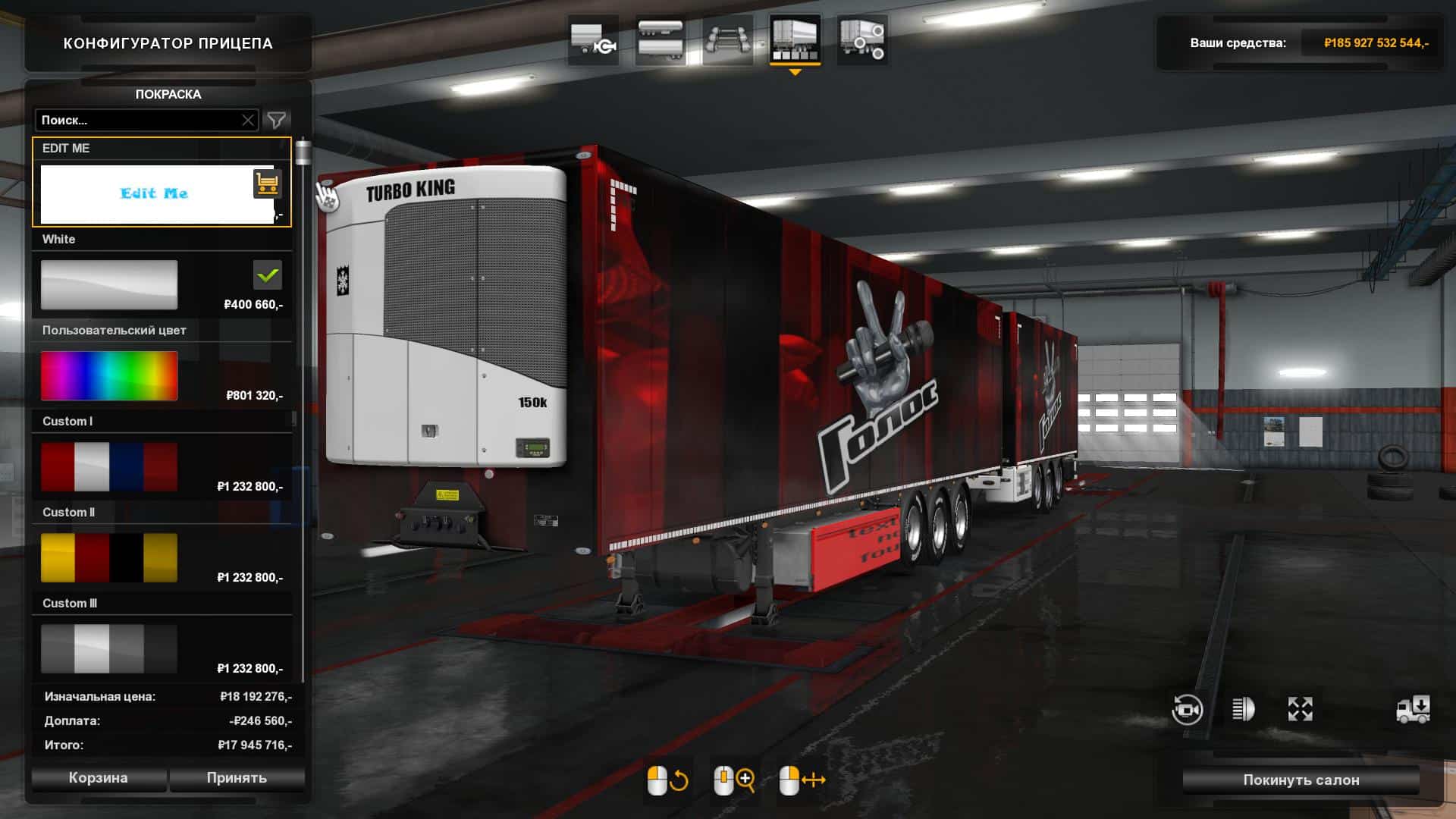Clear the search with the X
Viewport: 1456px width, 819px height.
pyautogui.click(x=248, y=120)
